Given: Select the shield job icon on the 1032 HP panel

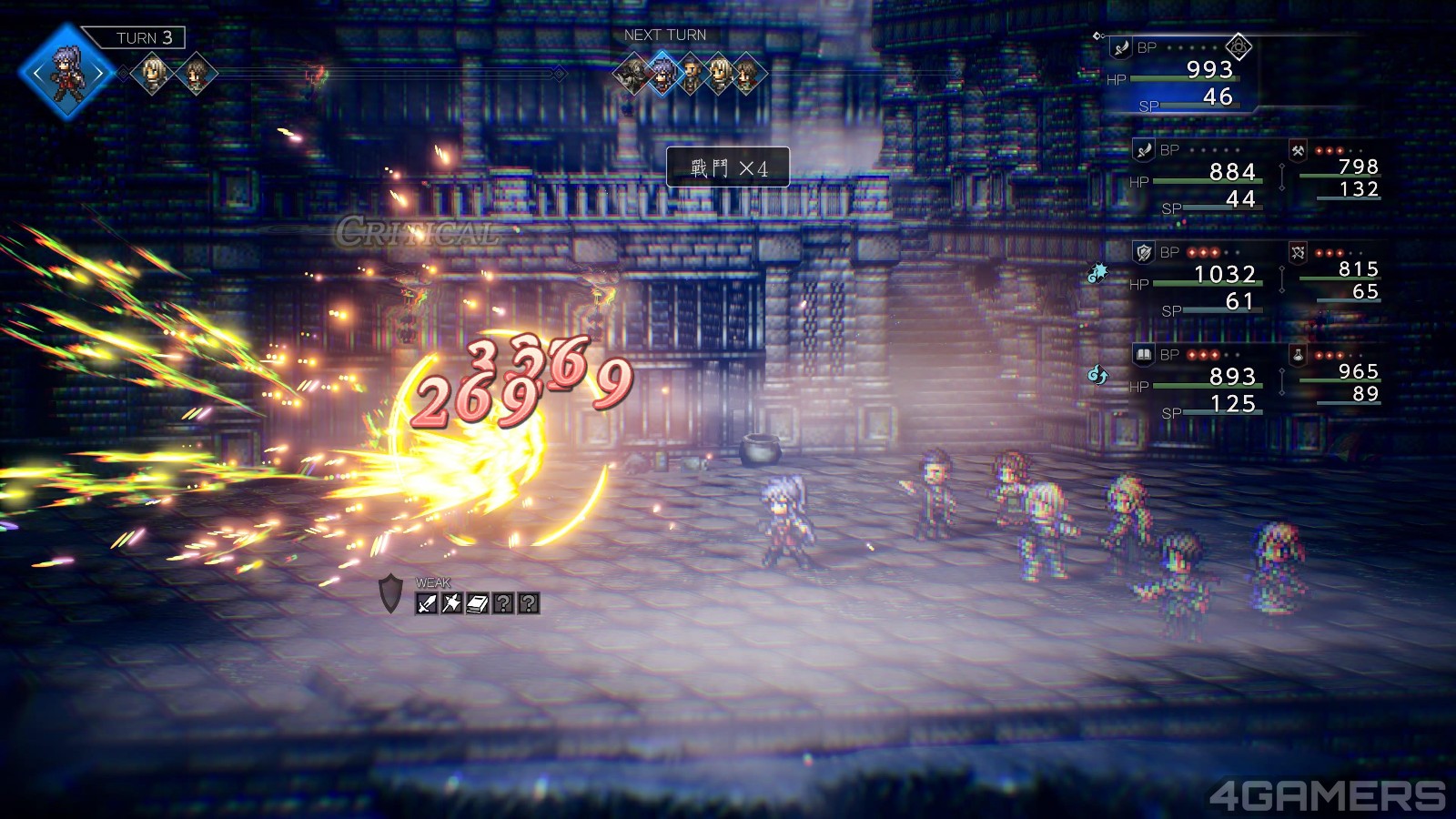Looking at the screenshot, I should 1144,252.
